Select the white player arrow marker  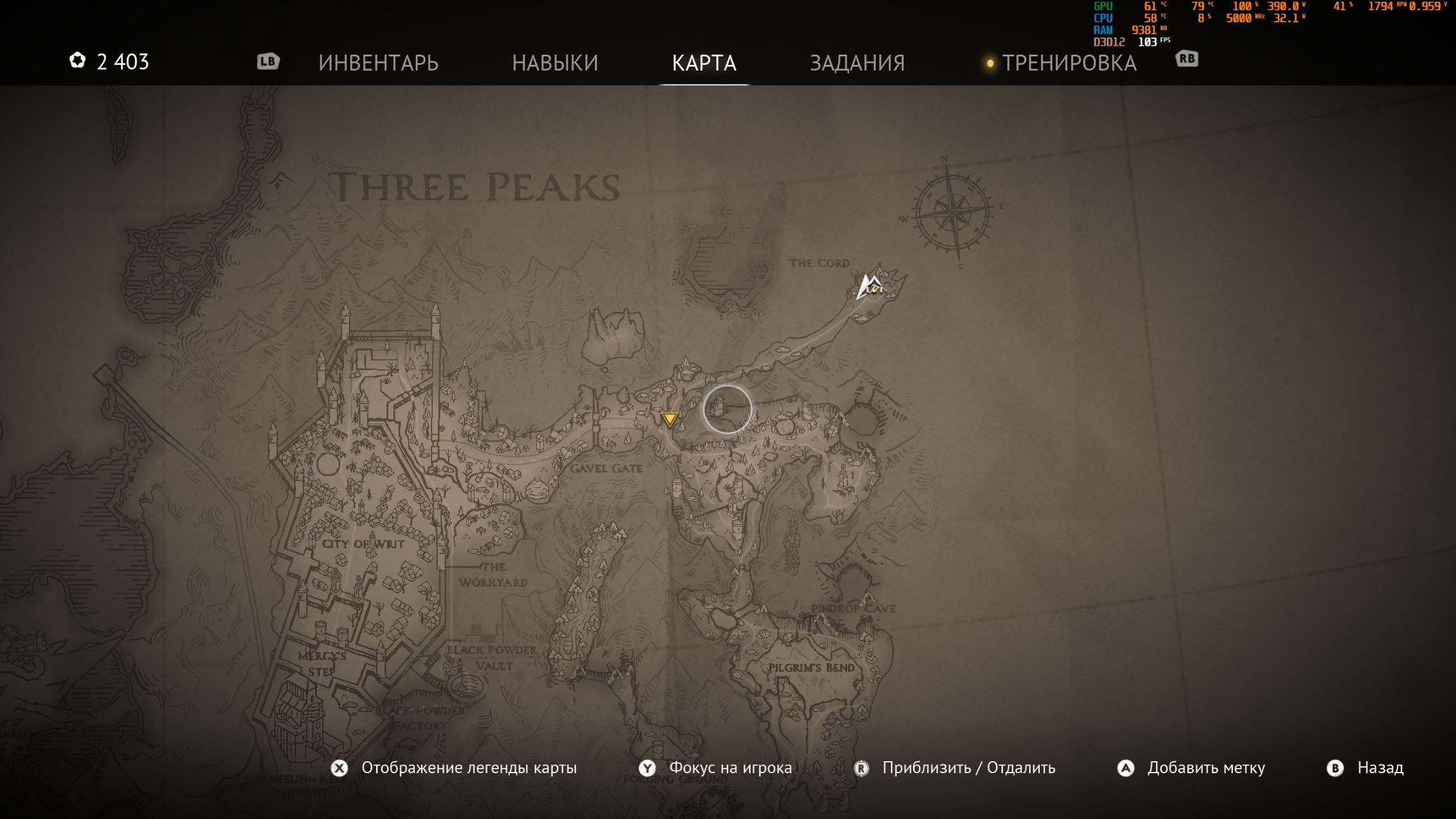click(869, 287)
